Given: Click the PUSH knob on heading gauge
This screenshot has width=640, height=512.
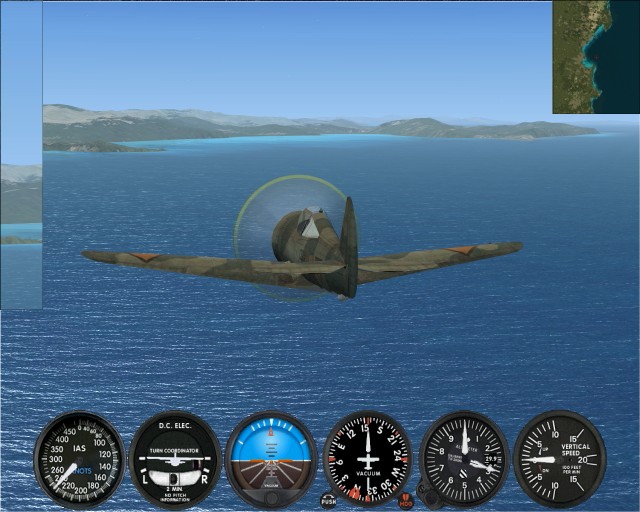Looking at the screenshot, I should point(329,498).
